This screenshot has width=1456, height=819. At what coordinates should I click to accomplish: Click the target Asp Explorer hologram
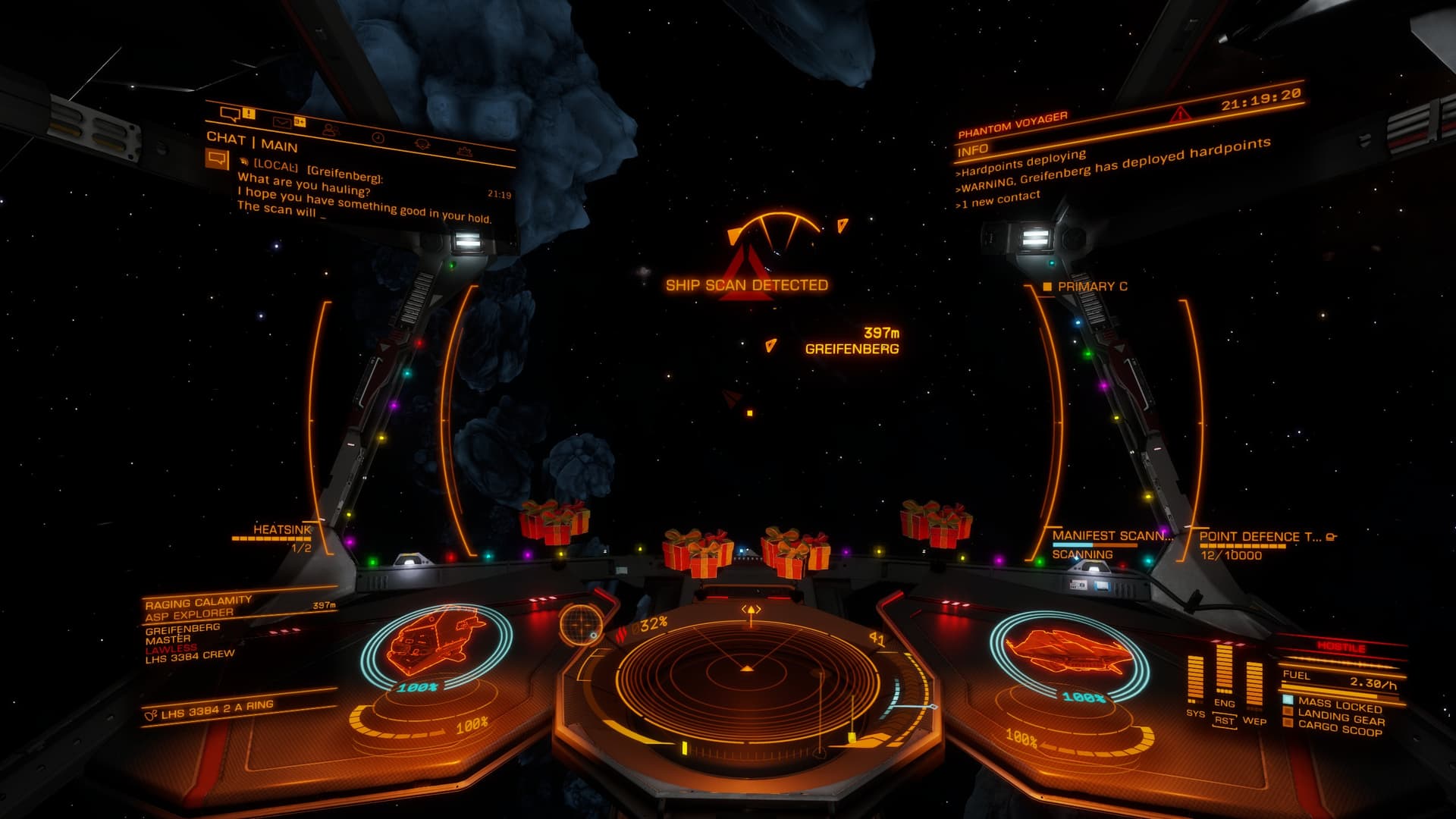coord(436,641)
